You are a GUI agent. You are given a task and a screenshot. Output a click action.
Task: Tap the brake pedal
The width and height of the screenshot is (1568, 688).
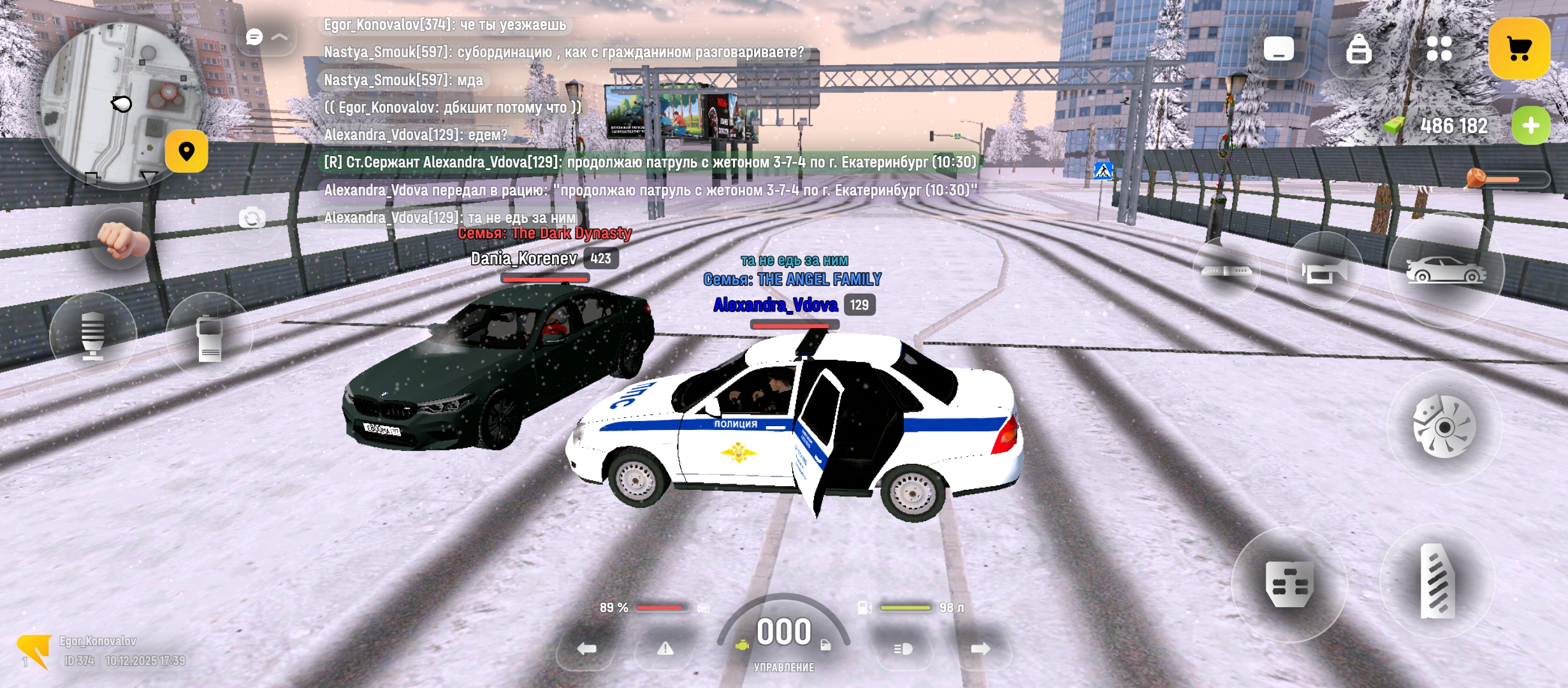point(1289,584)
